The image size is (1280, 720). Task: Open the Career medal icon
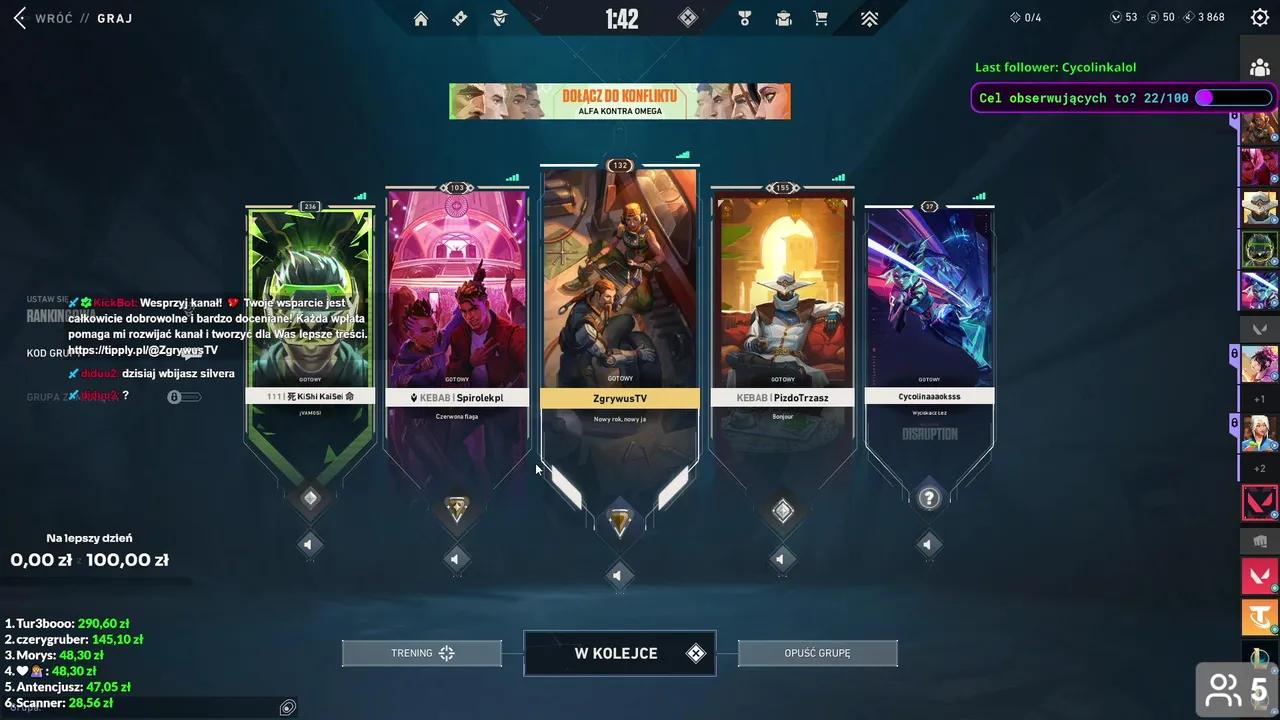click(x=744, y=17)
